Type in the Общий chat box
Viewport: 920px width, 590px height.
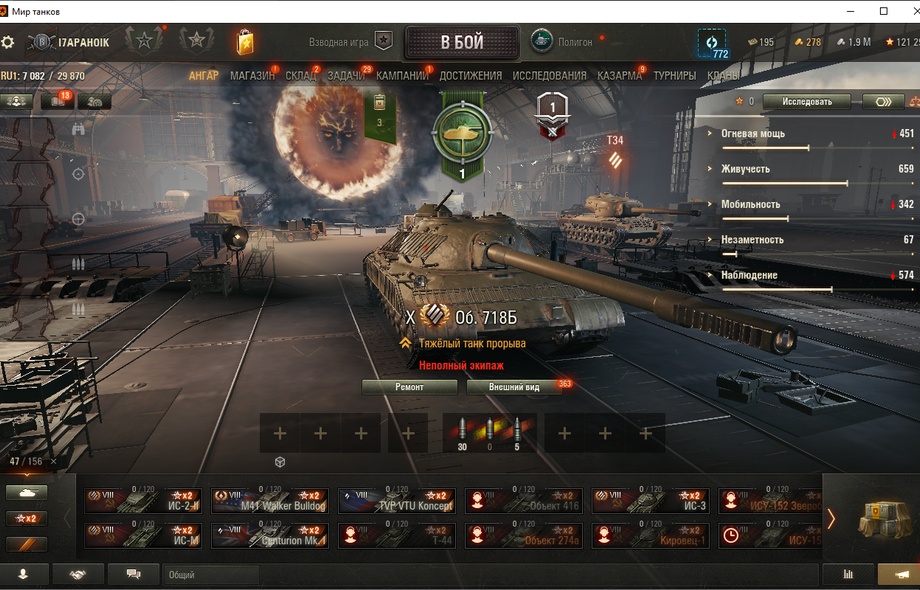(x=210, y=575)
